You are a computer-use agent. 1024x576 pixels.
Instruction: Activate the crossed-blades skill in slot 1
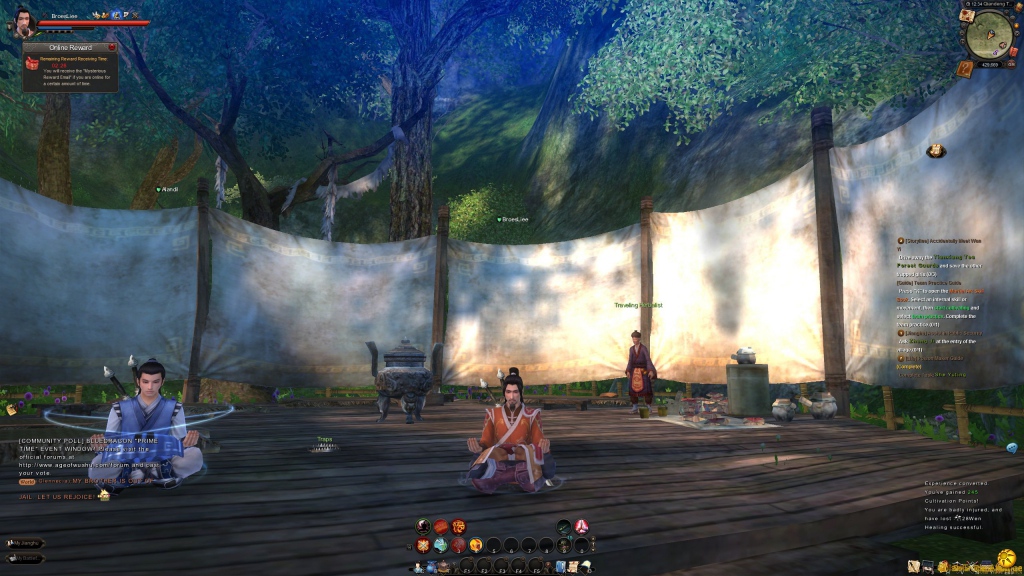[x=423, y=545]
